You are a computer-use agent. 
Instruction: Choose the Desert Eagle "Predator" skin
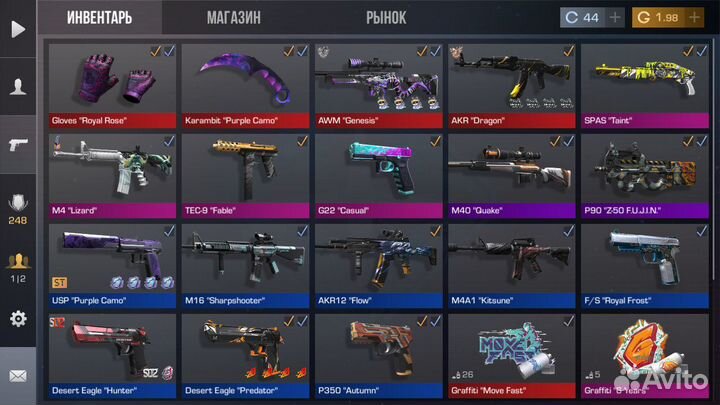pyautogui.click(x=245, y=354)
